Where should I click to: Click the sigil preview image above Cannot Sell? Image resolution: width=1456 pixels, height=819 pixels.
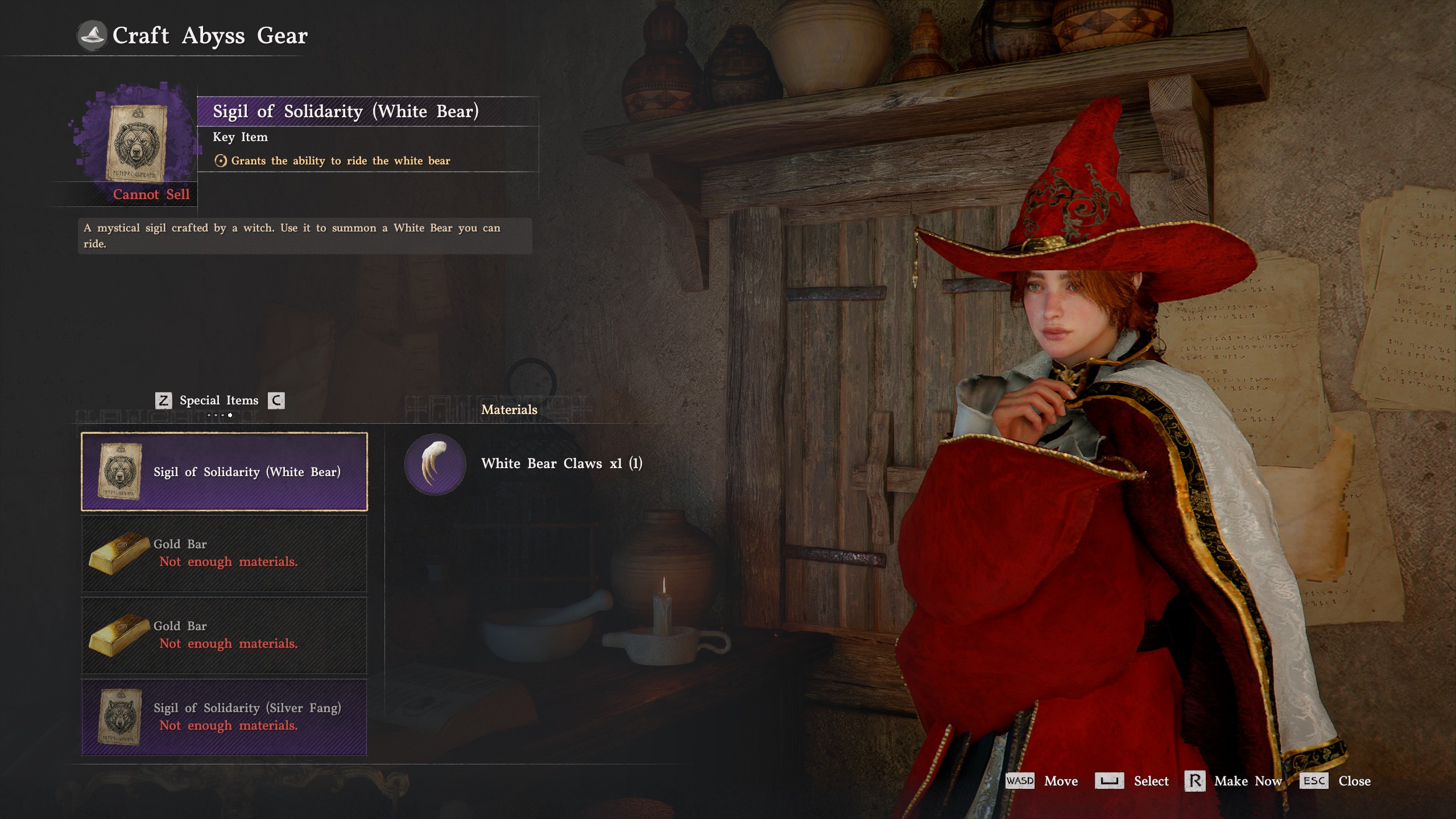pos(136,142)
